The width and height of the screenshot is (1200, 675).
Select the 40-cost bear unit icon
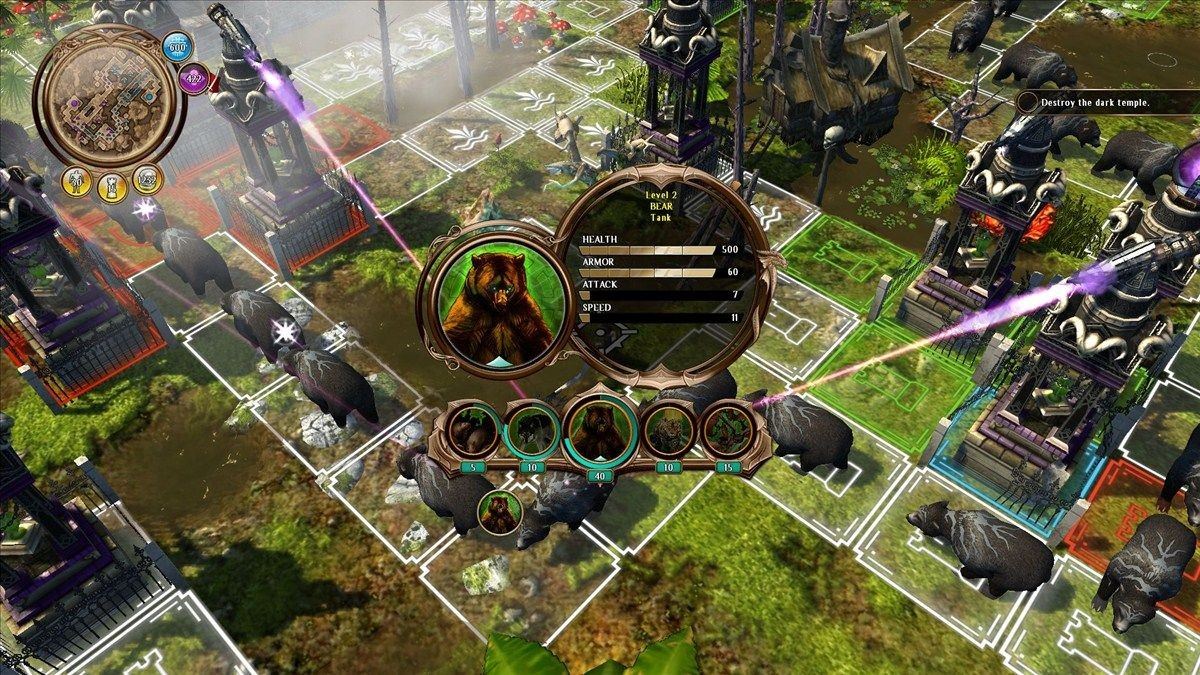tap(598, 431)
